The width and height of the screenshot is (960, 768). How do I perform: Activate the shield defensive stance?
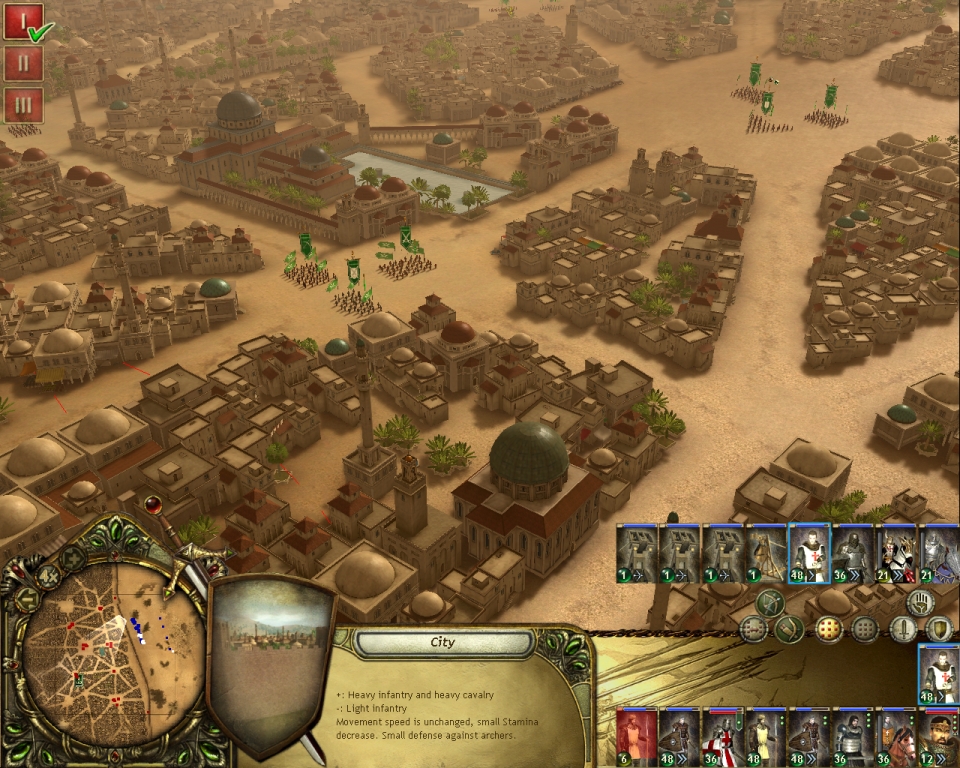pyautogui.click(x=938, y=629)
